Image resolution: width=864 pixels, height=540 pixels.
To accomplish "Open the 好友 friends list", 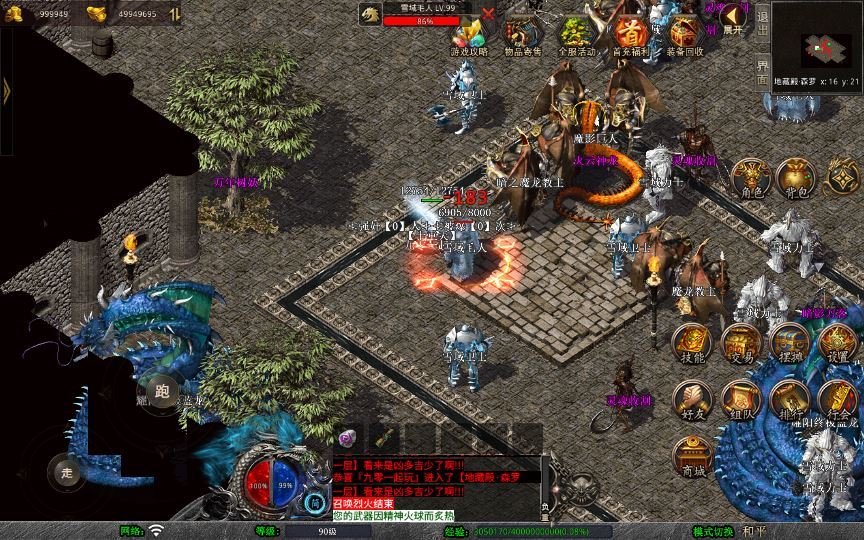I will (x=691, y=399).
